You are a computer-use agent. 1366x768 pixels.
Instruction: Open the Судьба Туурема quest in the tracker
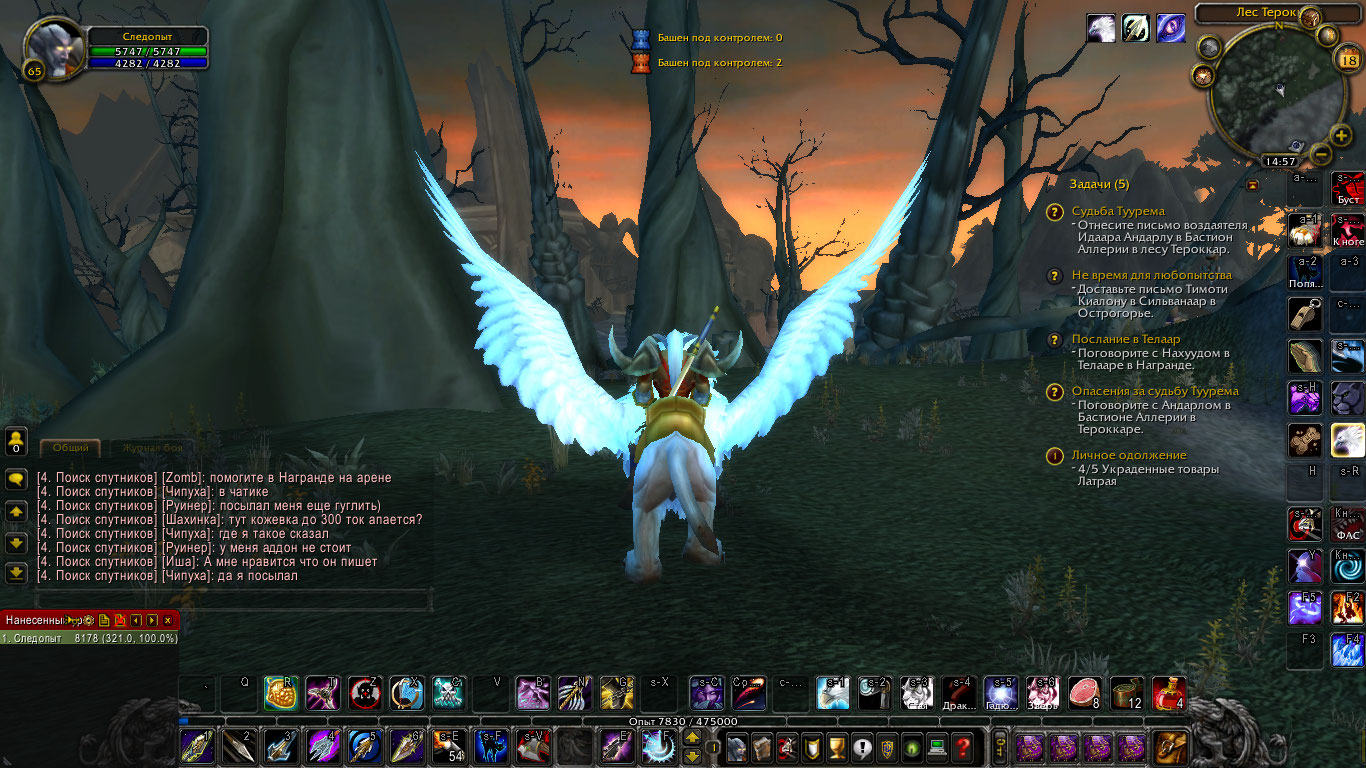[1118, 211]
